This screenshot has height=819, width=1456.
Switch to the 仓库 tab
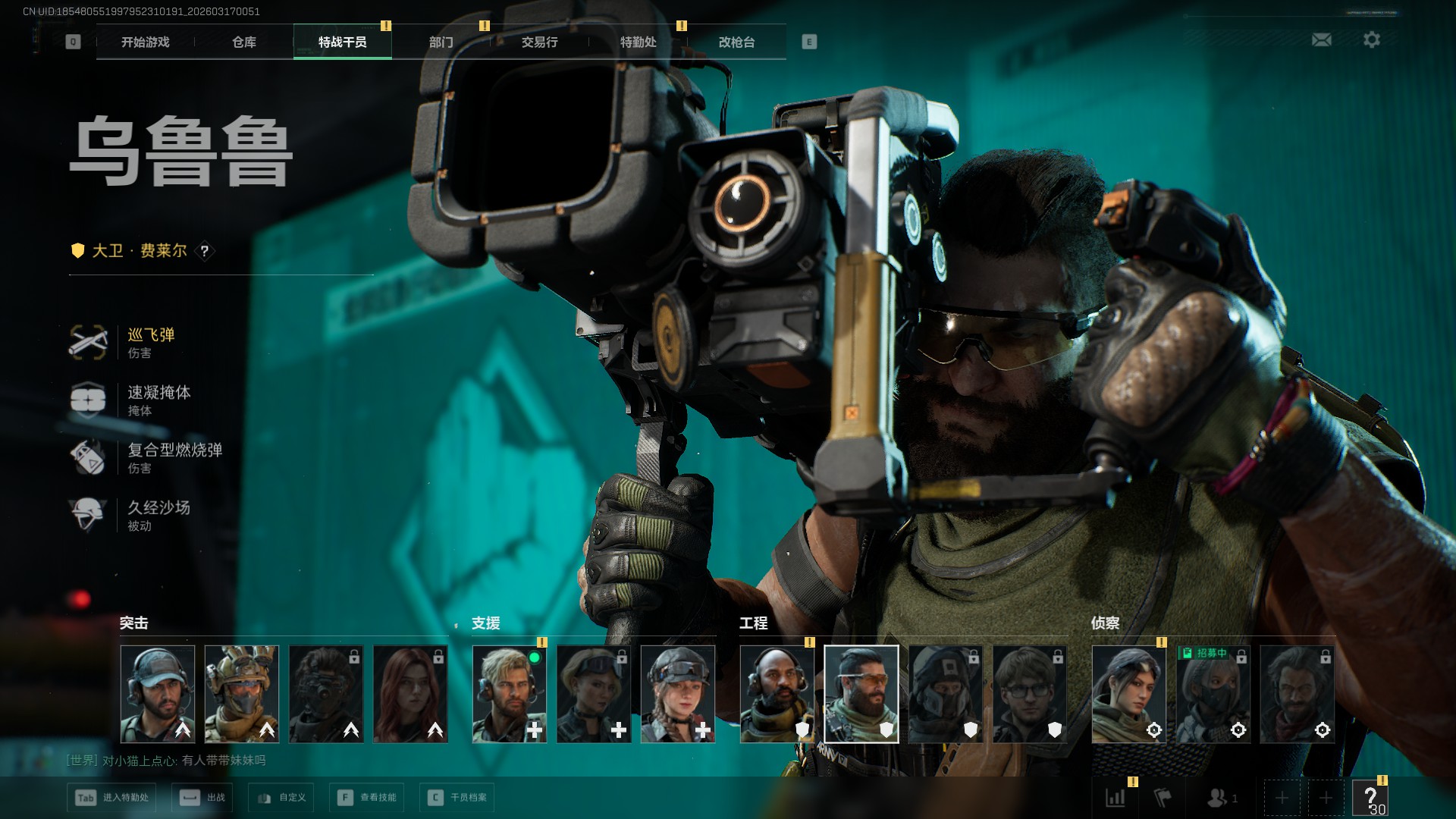243,42
